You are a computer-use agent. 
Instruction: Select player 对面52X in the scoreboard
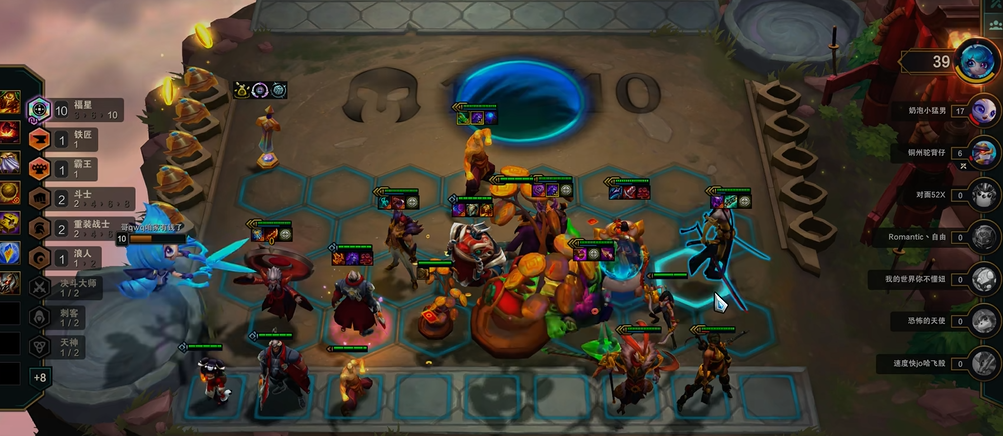pos(984,195)
